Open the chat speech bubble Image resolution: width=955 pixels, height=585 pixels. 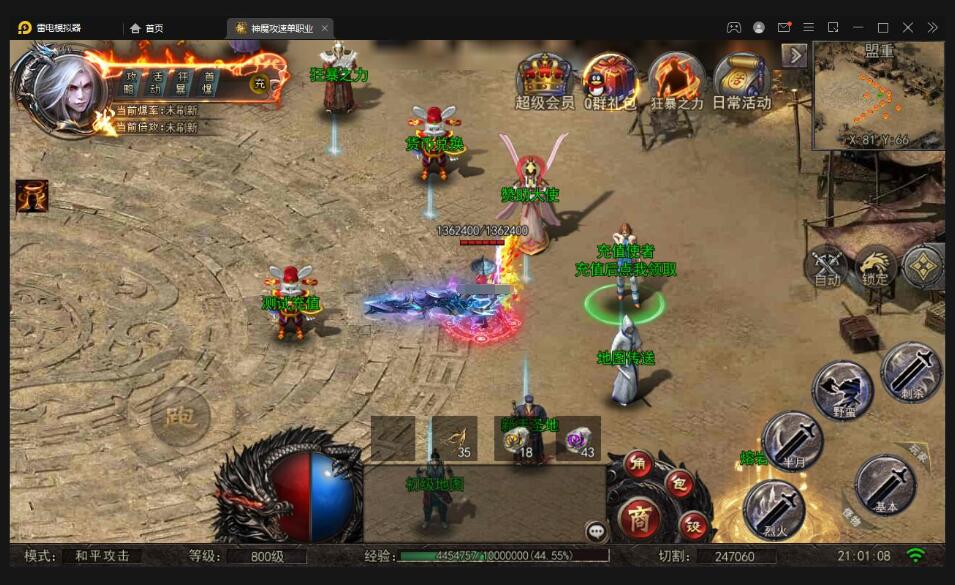coord(597,531)
